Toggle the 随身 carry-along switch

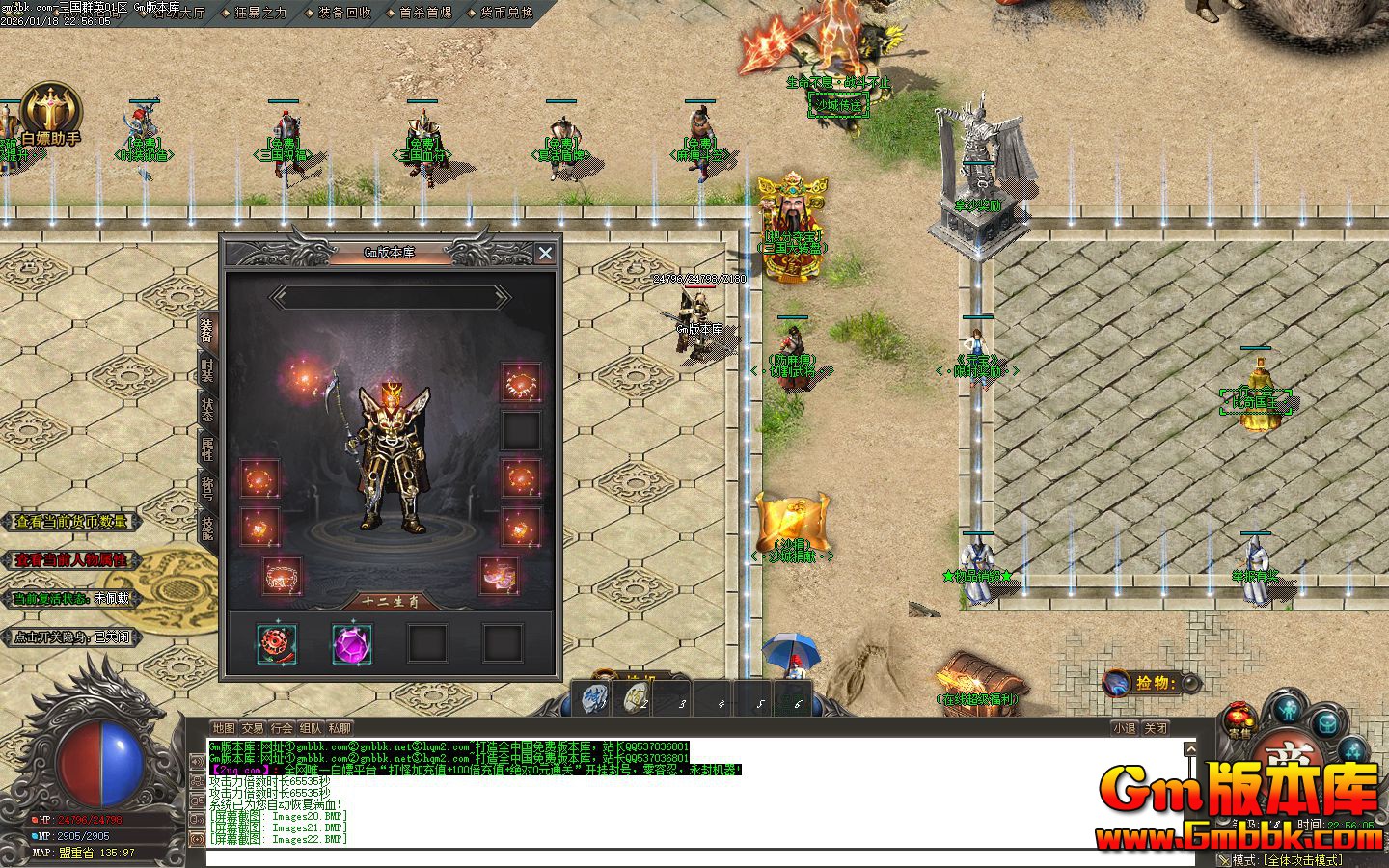[71, 637]
